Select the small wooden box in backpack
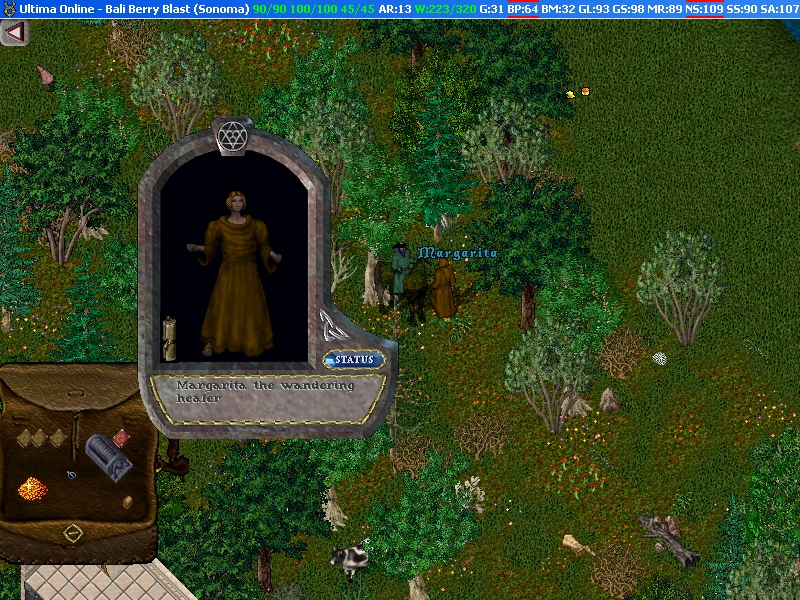 click(127, 501)
